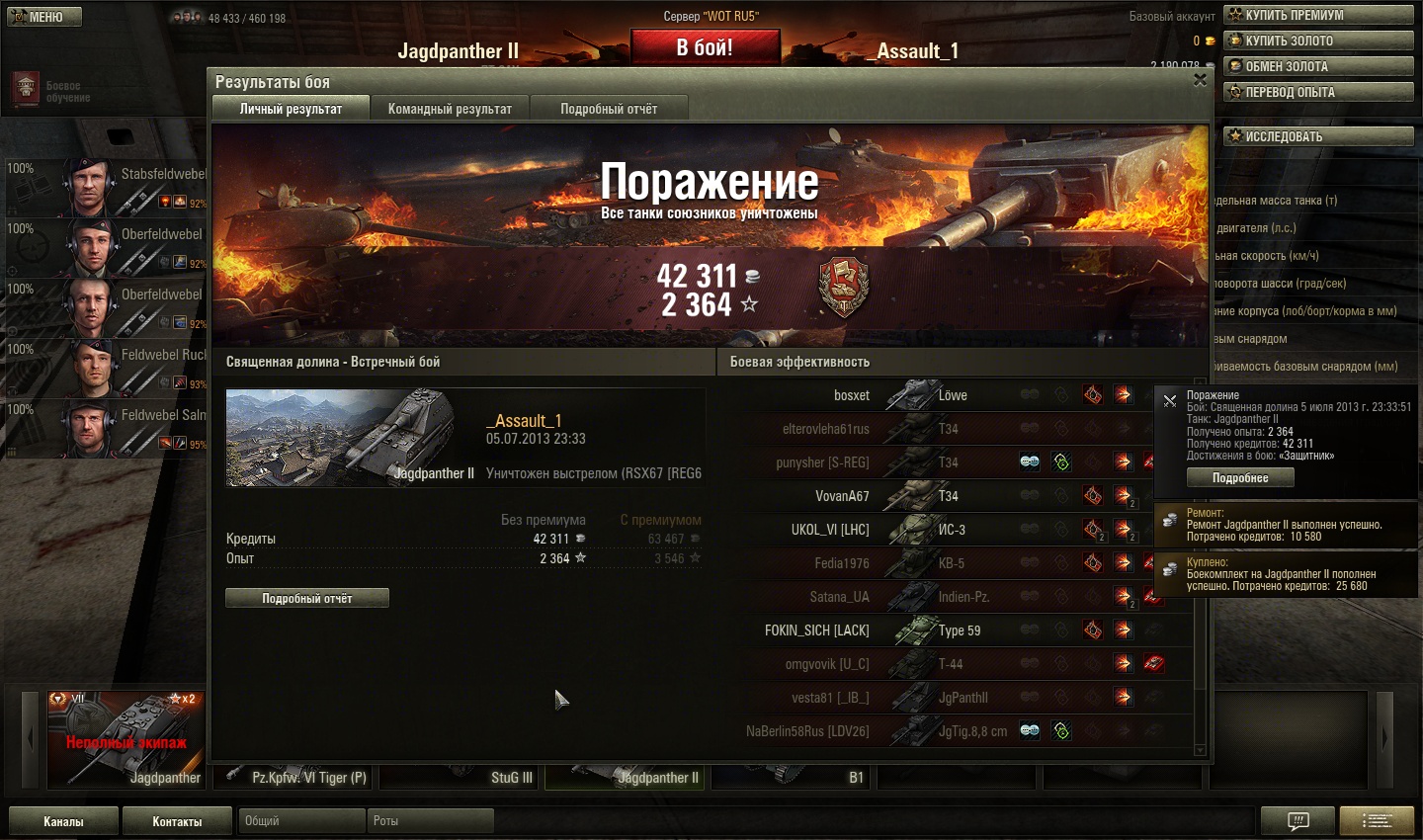Buy premium with Купить премиум

(x=1318, y=15)
